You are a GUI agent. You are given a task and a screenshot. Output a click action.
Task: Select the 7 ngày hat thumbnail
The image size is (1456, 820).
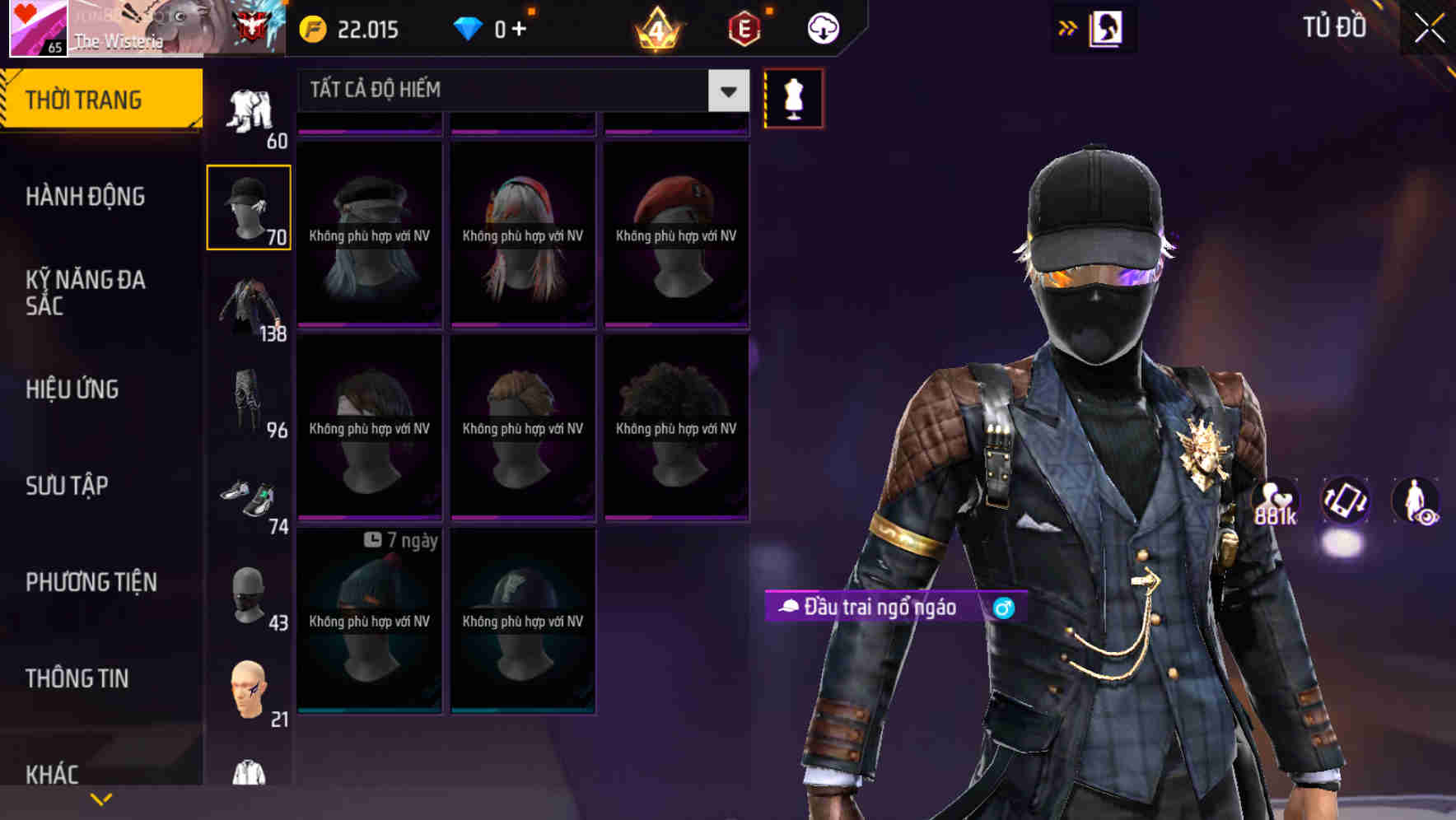[x=369, y=622]
